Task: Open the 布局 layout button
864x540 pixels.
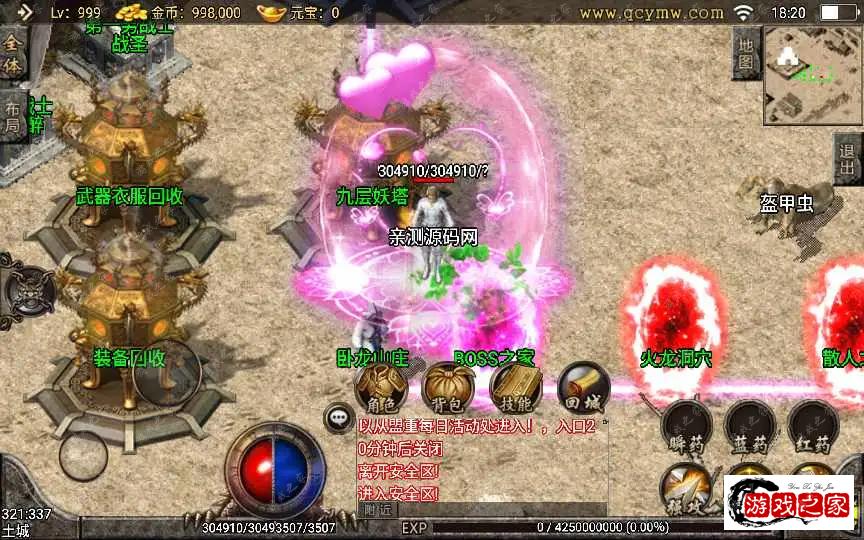Action: click(12, 117)
